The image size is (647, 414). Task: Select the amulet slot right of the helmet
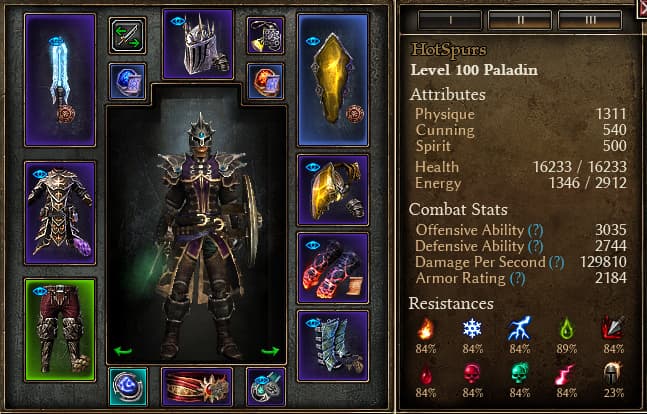[265, 35]
